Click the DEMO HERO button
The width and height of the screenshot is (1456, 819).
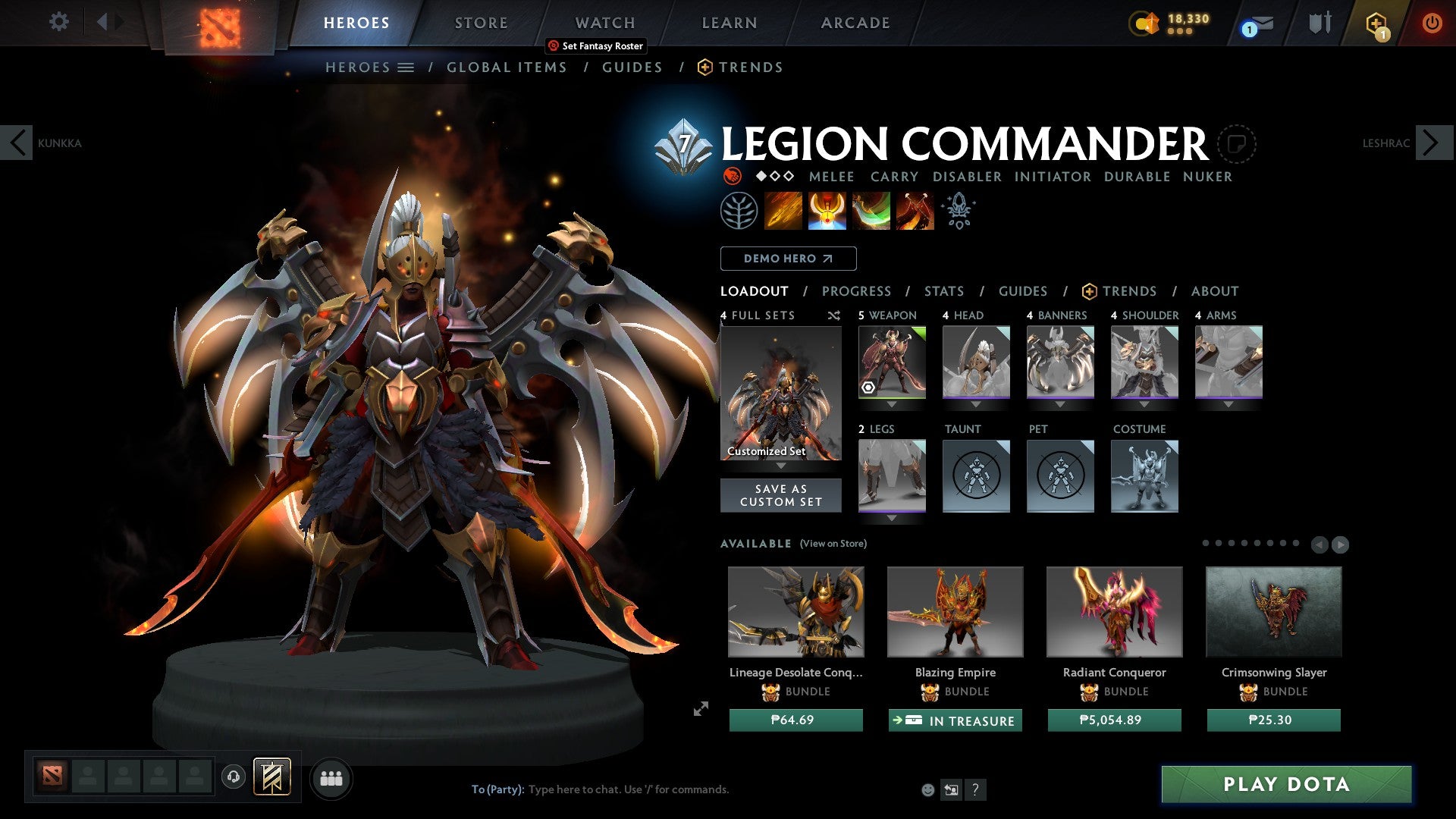[787, 258]
